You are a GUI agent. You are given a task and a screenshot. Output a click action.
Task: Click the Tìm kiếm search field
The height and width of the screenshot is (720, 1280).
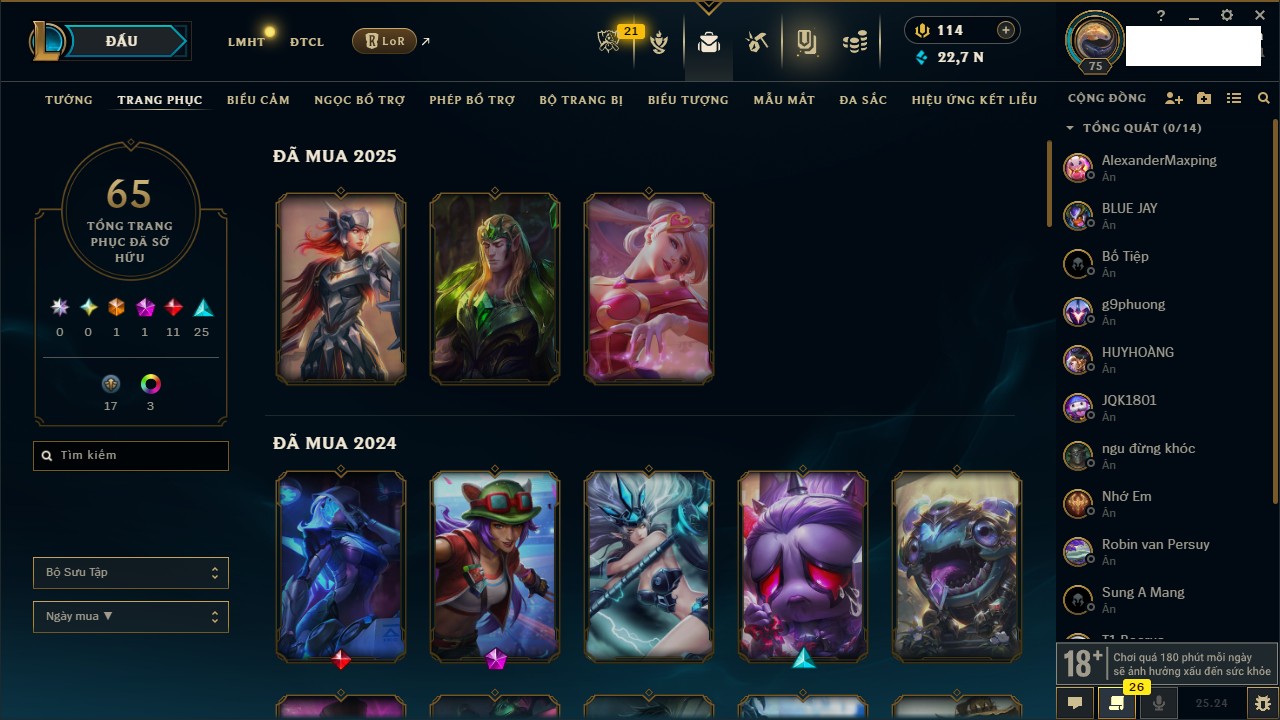tap(131, 456)
